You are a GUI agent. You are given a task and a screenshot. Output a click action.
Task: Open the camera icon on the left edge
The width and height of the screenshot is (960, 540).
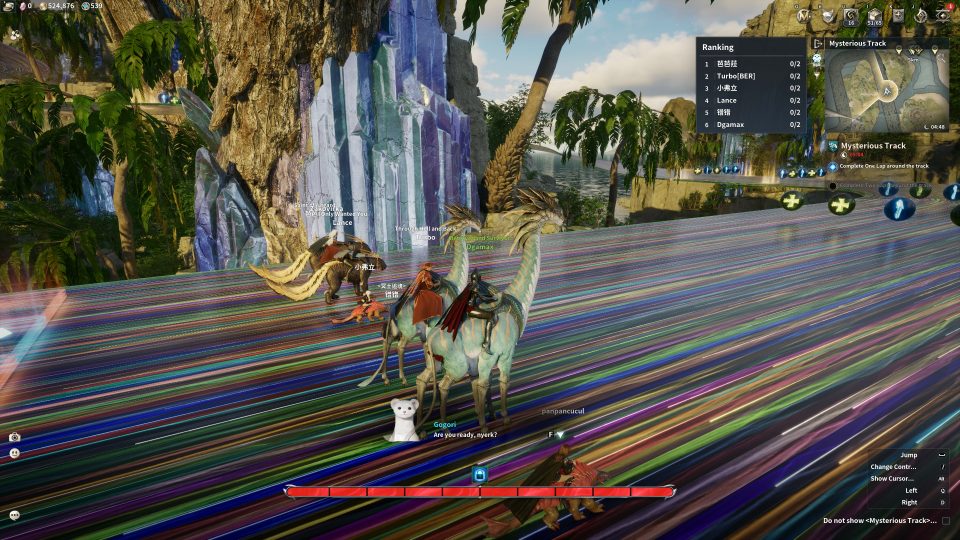point(14,437)
